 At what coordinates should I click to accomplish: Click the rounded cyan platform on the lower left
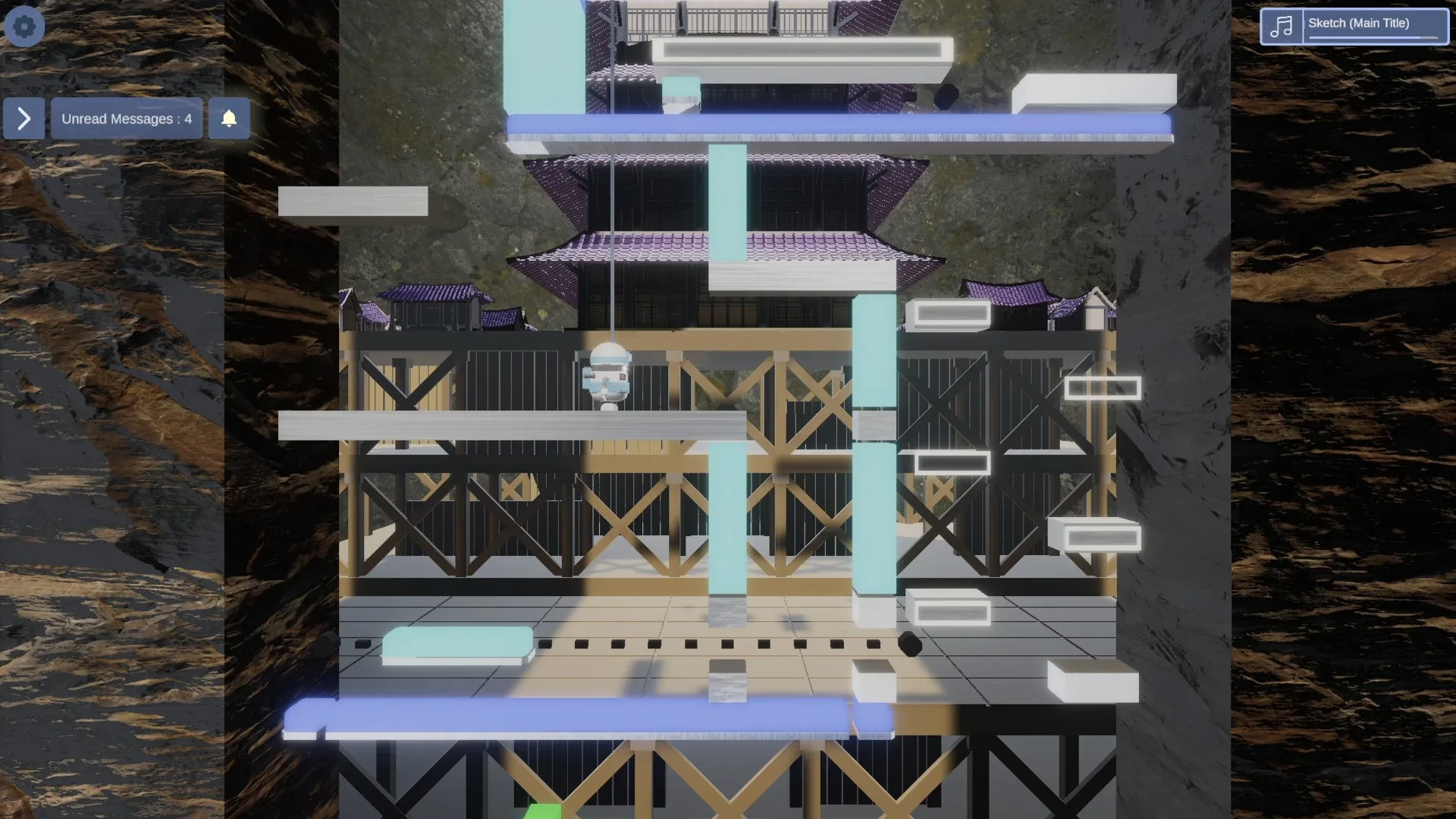[459, 641]
